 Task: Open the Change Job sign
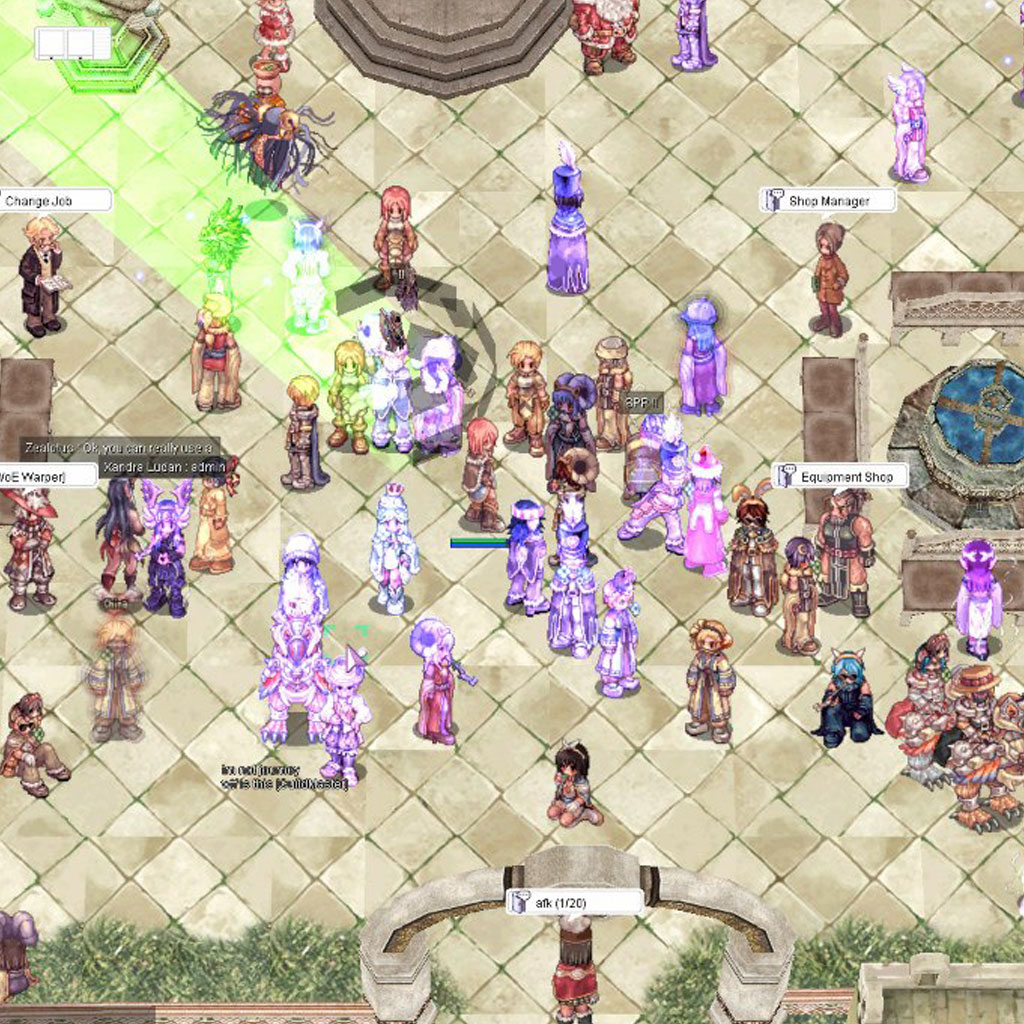tap(54, 201)
